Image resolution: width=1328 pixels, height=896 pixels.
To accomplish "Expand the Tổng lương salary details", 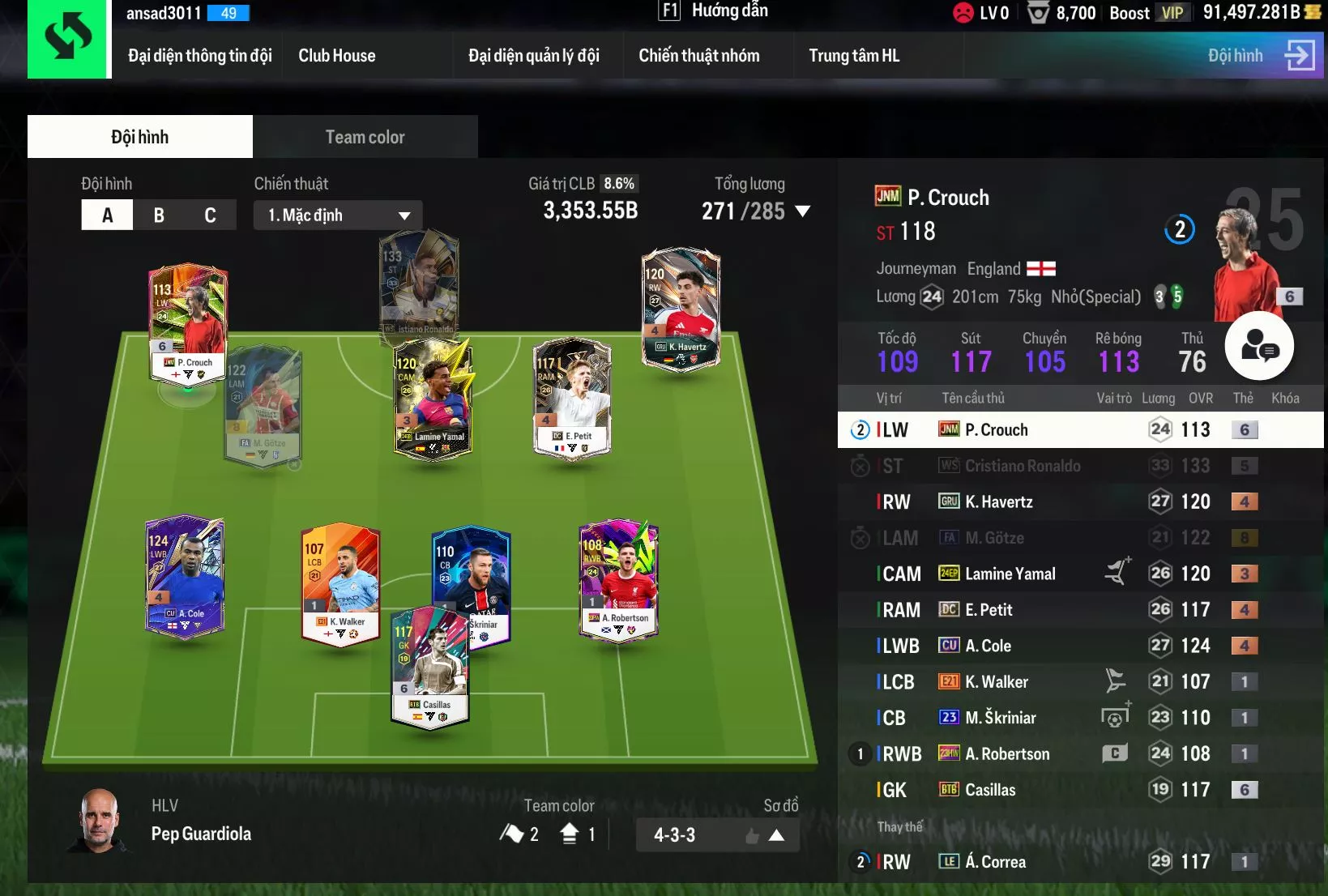I will coord(803,211).
